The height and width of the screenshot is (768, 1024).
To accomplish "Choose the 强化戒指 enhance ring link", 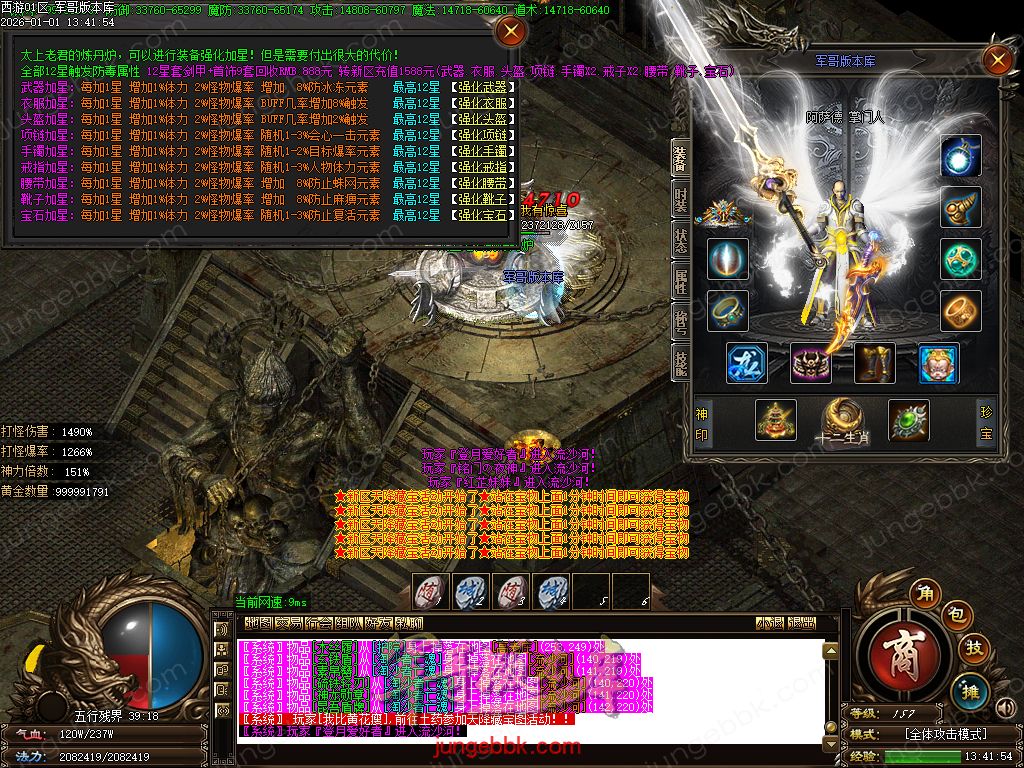I will [x=483, y=167].
